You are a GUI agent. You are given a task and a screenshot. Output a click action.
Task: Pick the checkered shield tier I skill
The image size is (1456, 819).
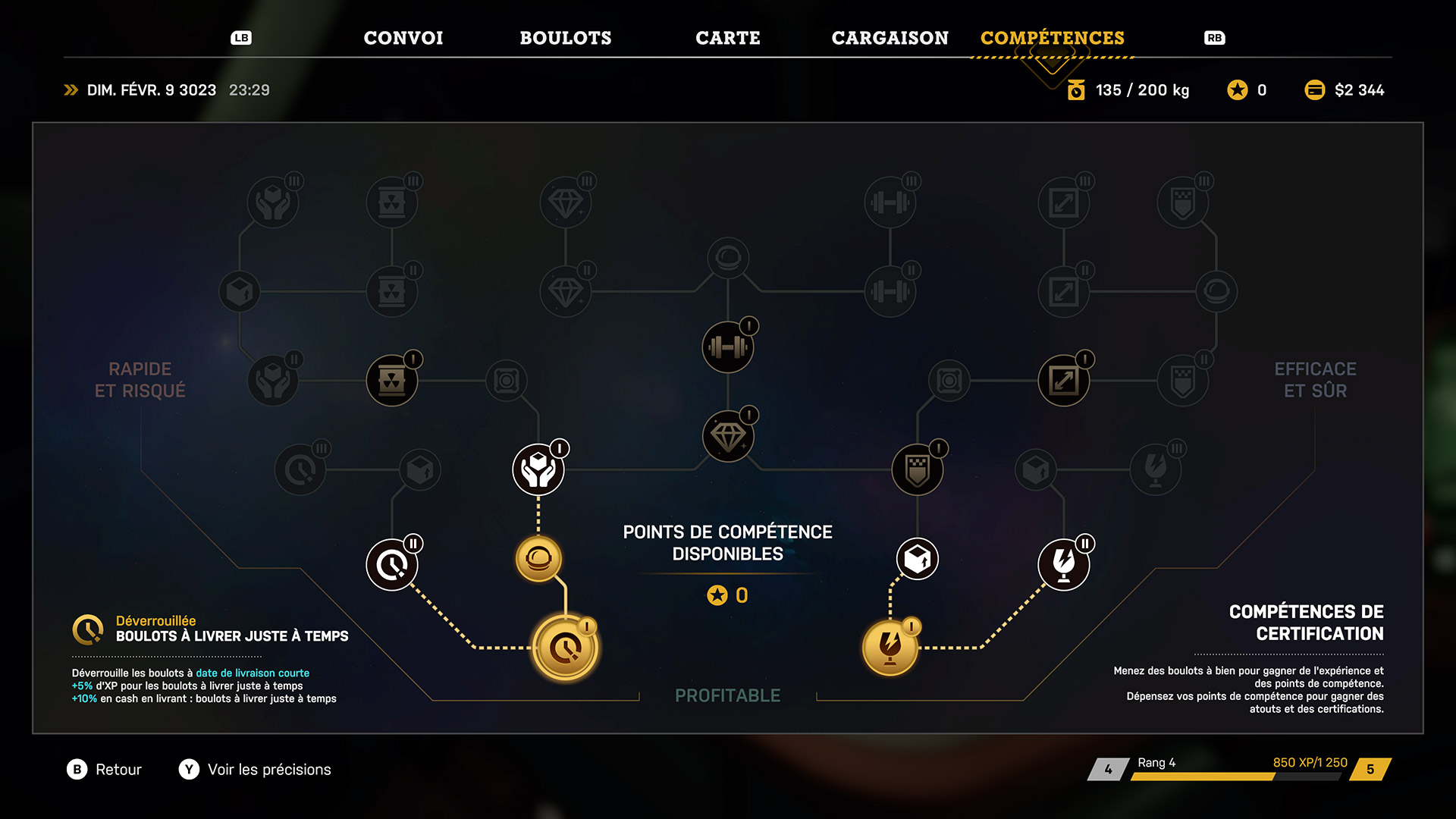coord(918,470)
